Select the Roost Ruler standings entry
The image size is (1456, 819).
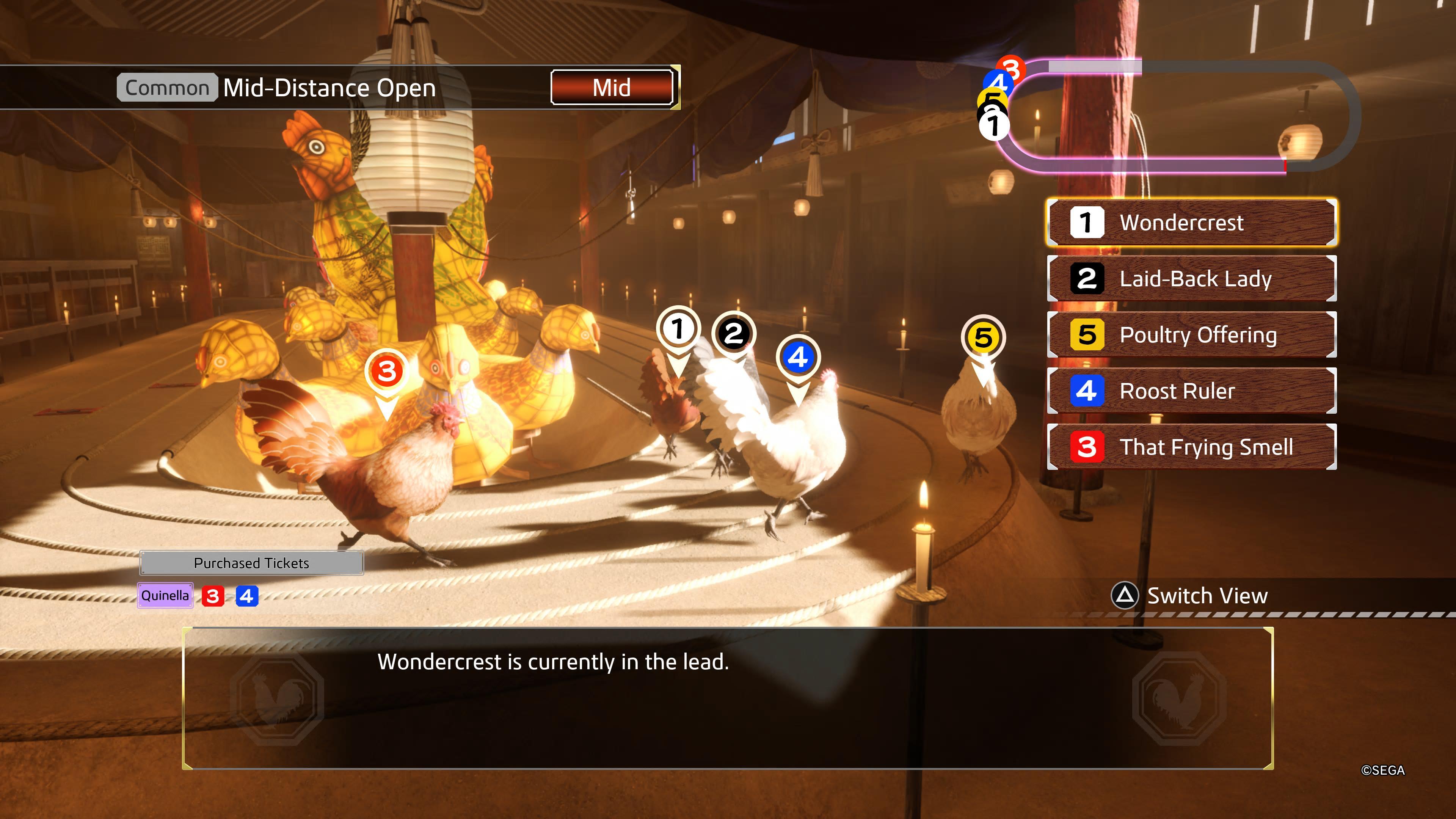1191,391
